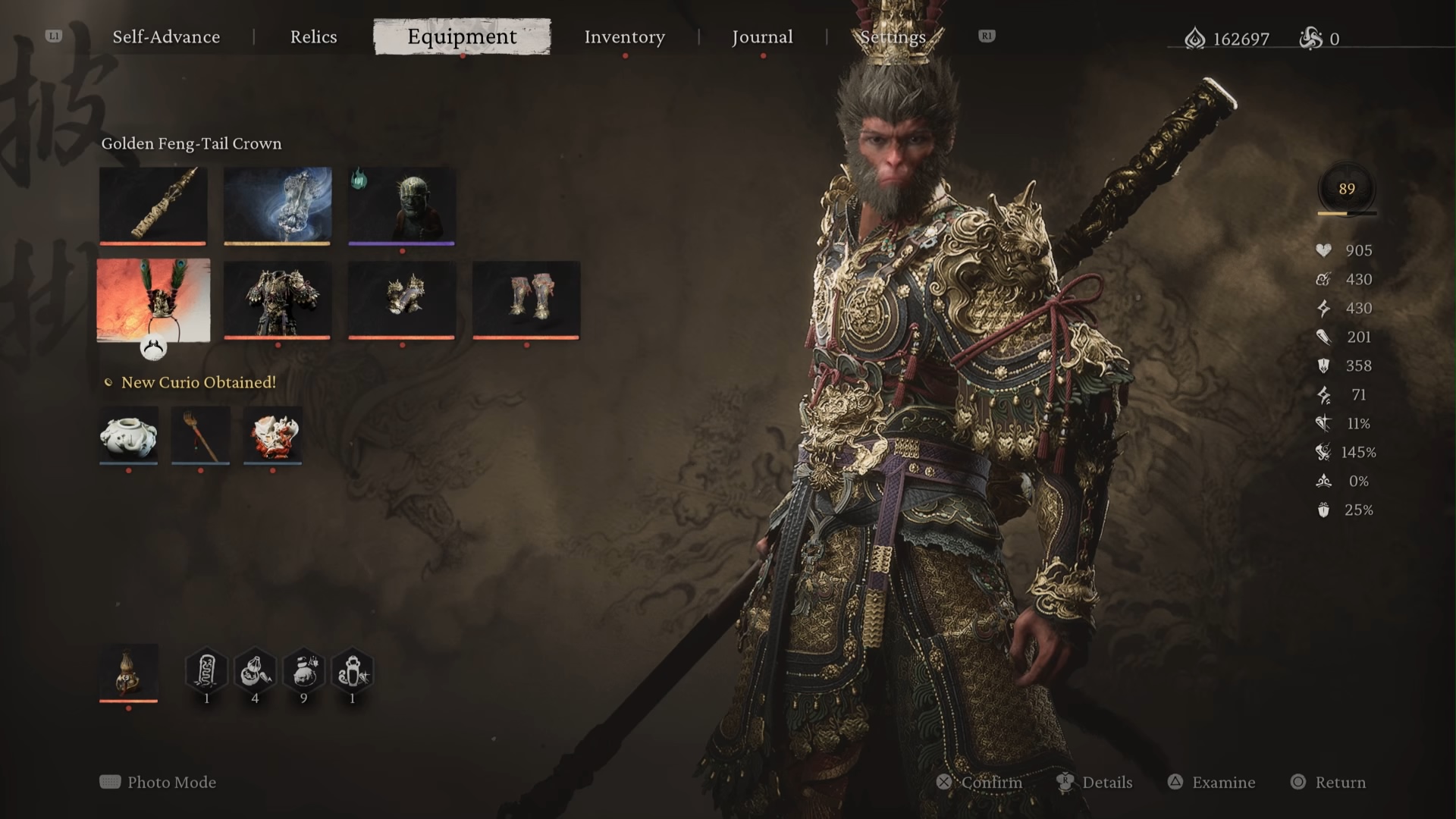Select the spirit slot with purple underline
Viewport: 1456px width, 819px height.
pyautogui.click(x=402, y=205)
